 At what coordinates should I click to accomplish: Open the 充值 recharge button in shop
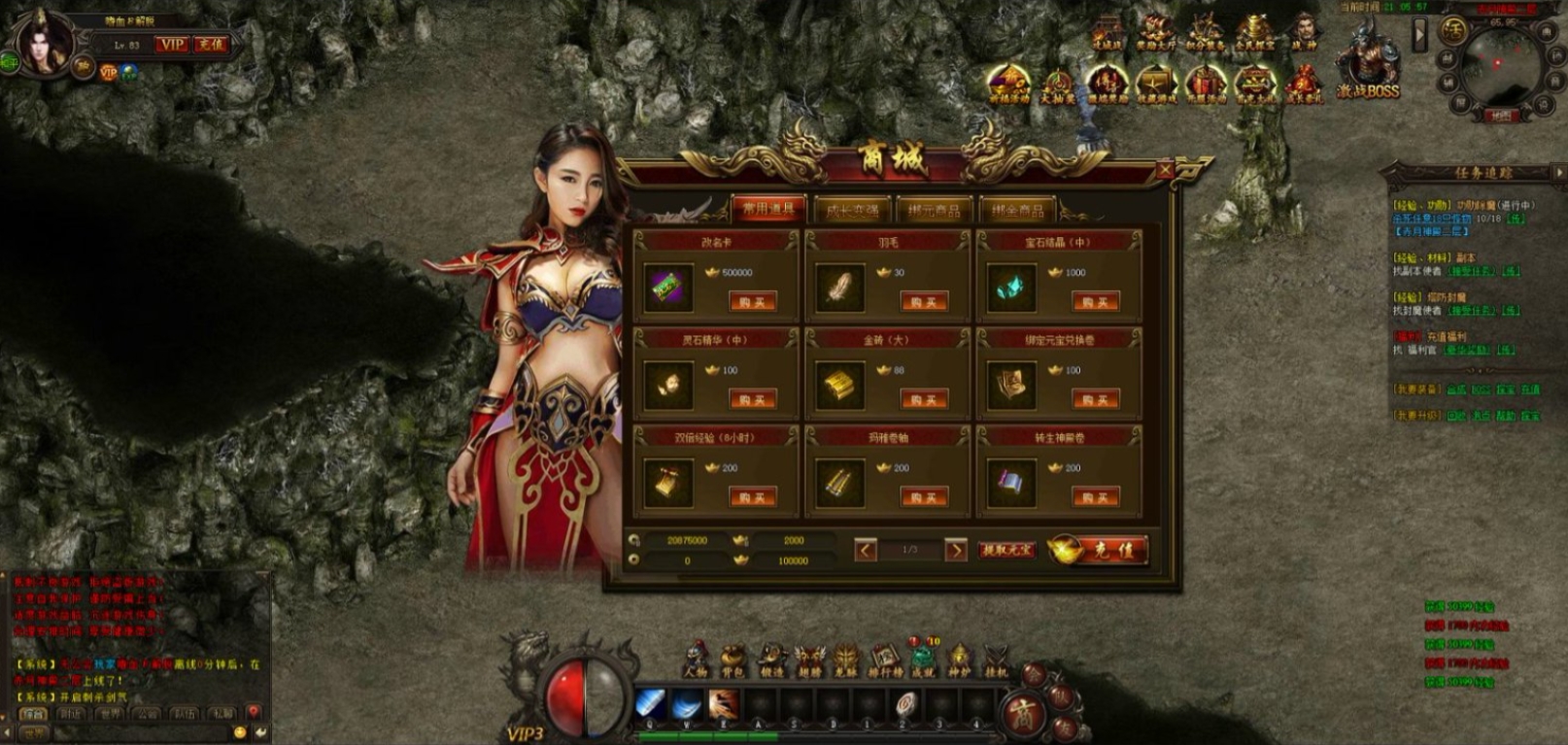(1099, 550)
